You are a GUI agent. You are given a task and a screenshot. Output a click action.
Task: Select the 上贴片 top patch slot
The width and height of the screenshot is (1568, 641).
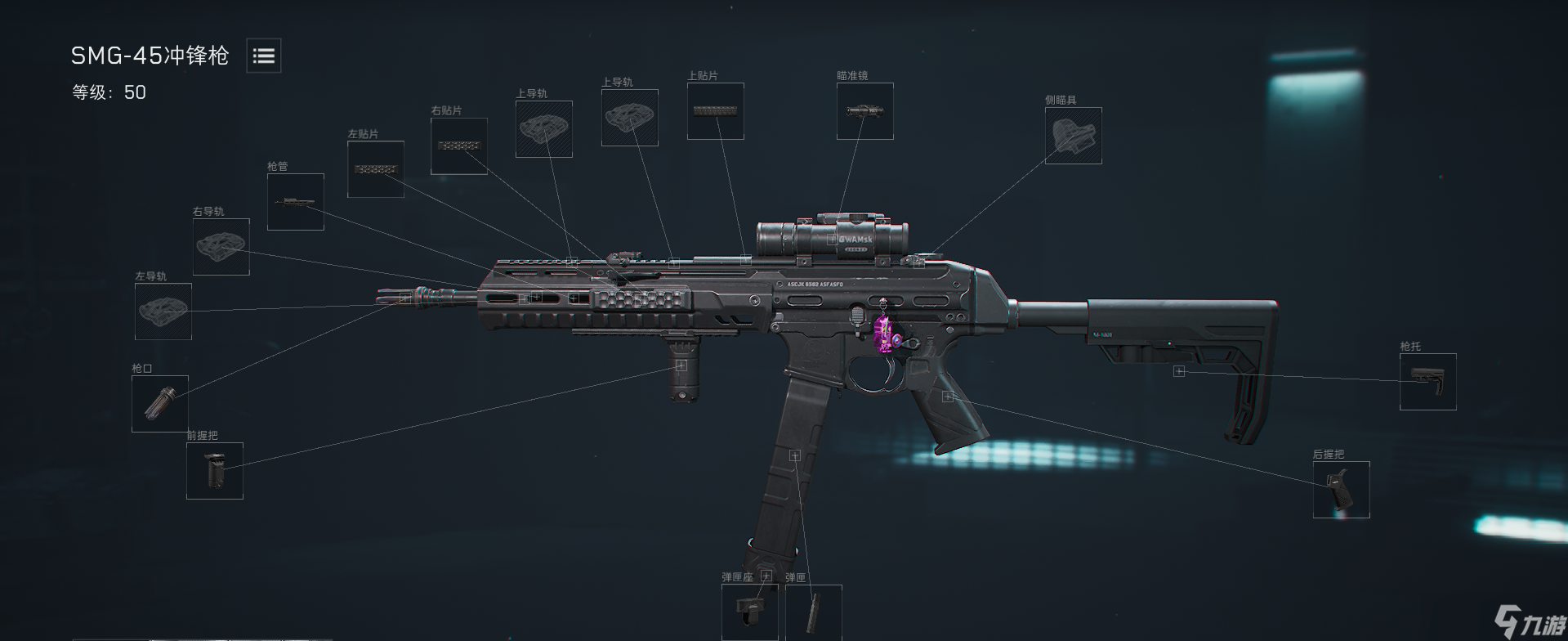tap(715, 110)
